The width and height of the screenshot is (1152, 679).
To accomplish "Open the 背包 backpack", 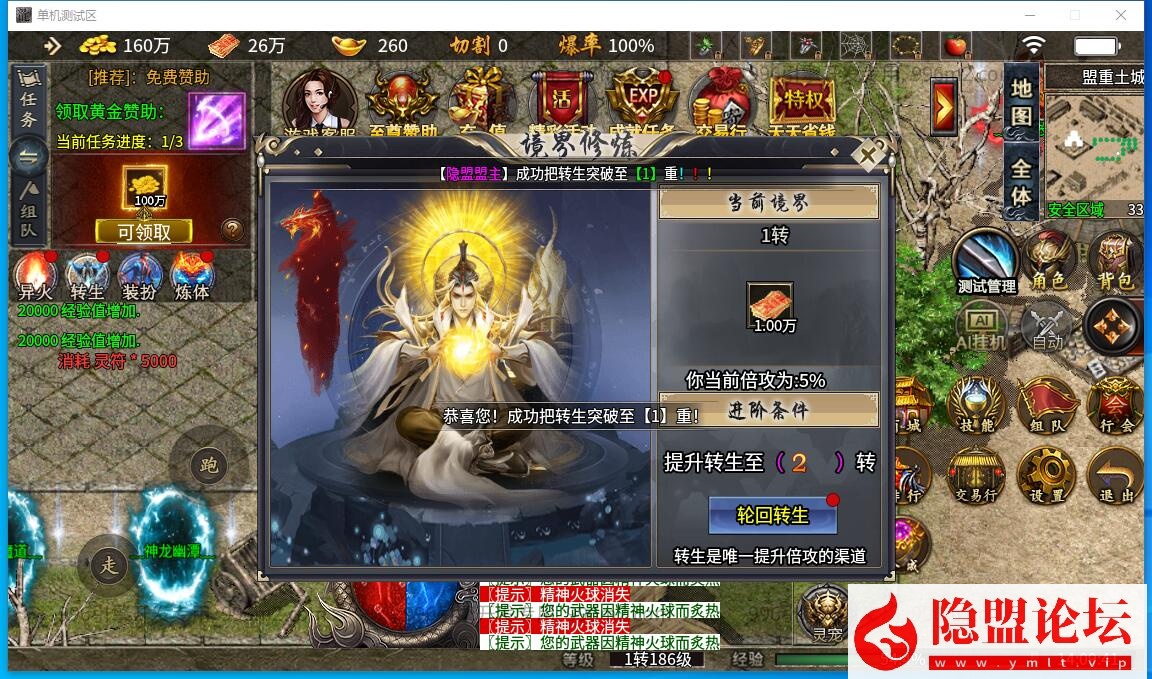I will point(1114,262).
